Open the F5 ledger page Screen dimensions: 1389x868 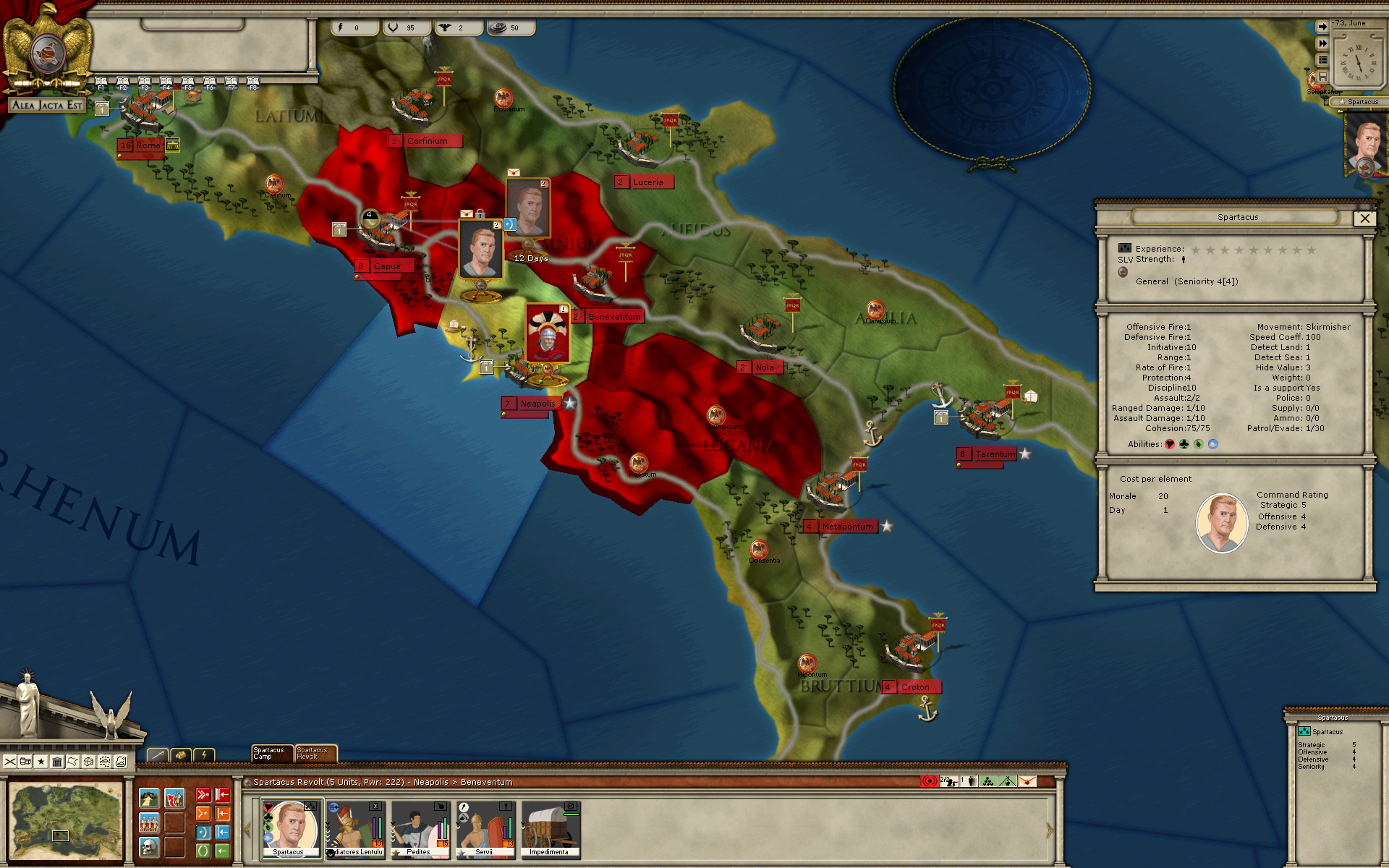(188, 83)
